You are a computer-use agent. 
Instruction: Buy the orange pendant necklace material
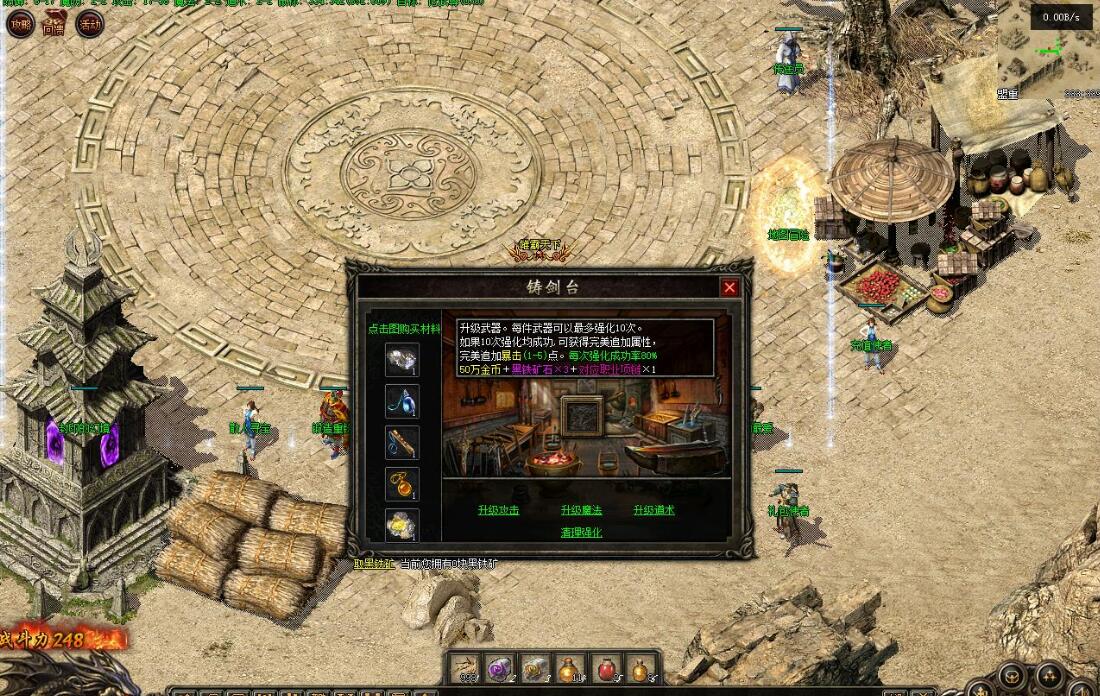[402, 484]
